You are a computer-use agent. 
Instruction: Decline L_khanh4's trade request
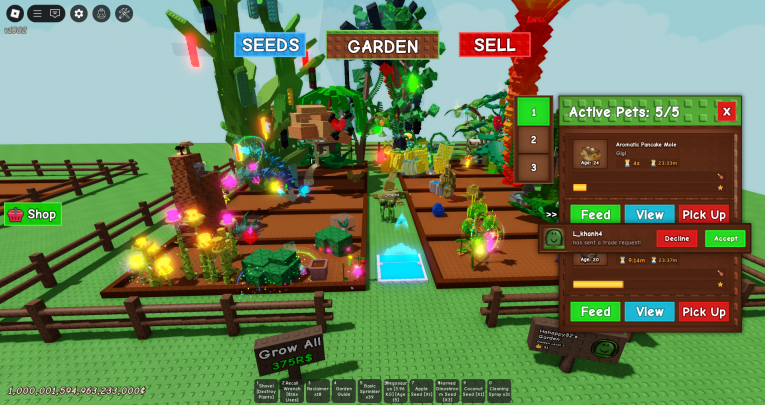click(677, 238)
